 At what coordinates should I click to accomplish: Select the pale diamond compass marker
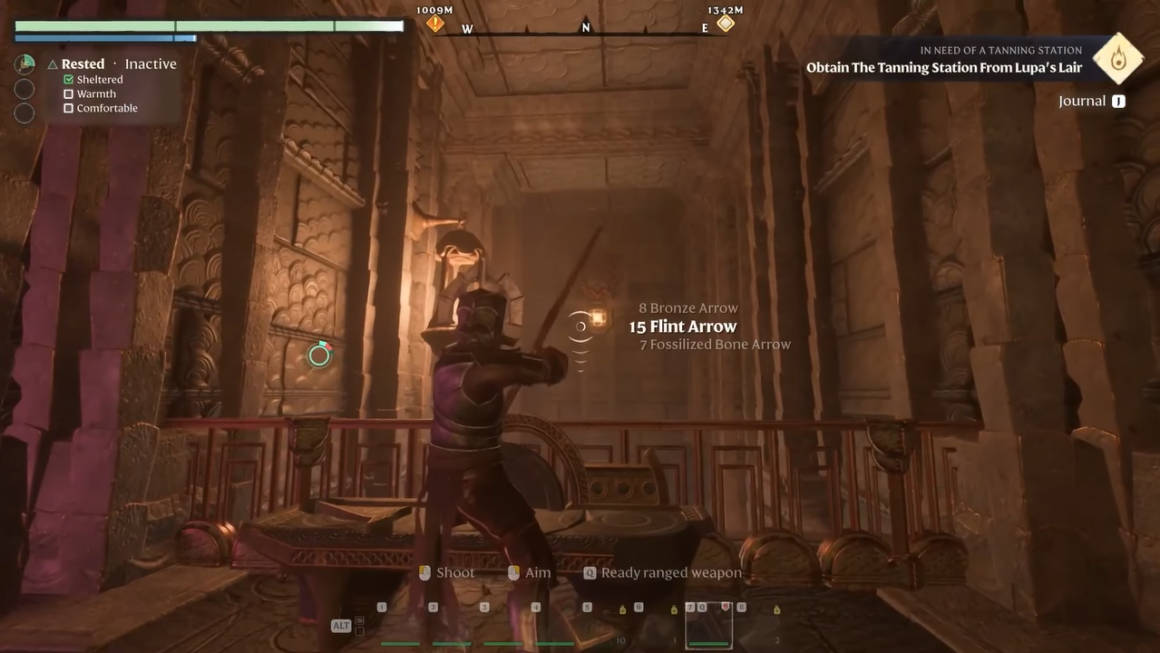click(725, 23)
